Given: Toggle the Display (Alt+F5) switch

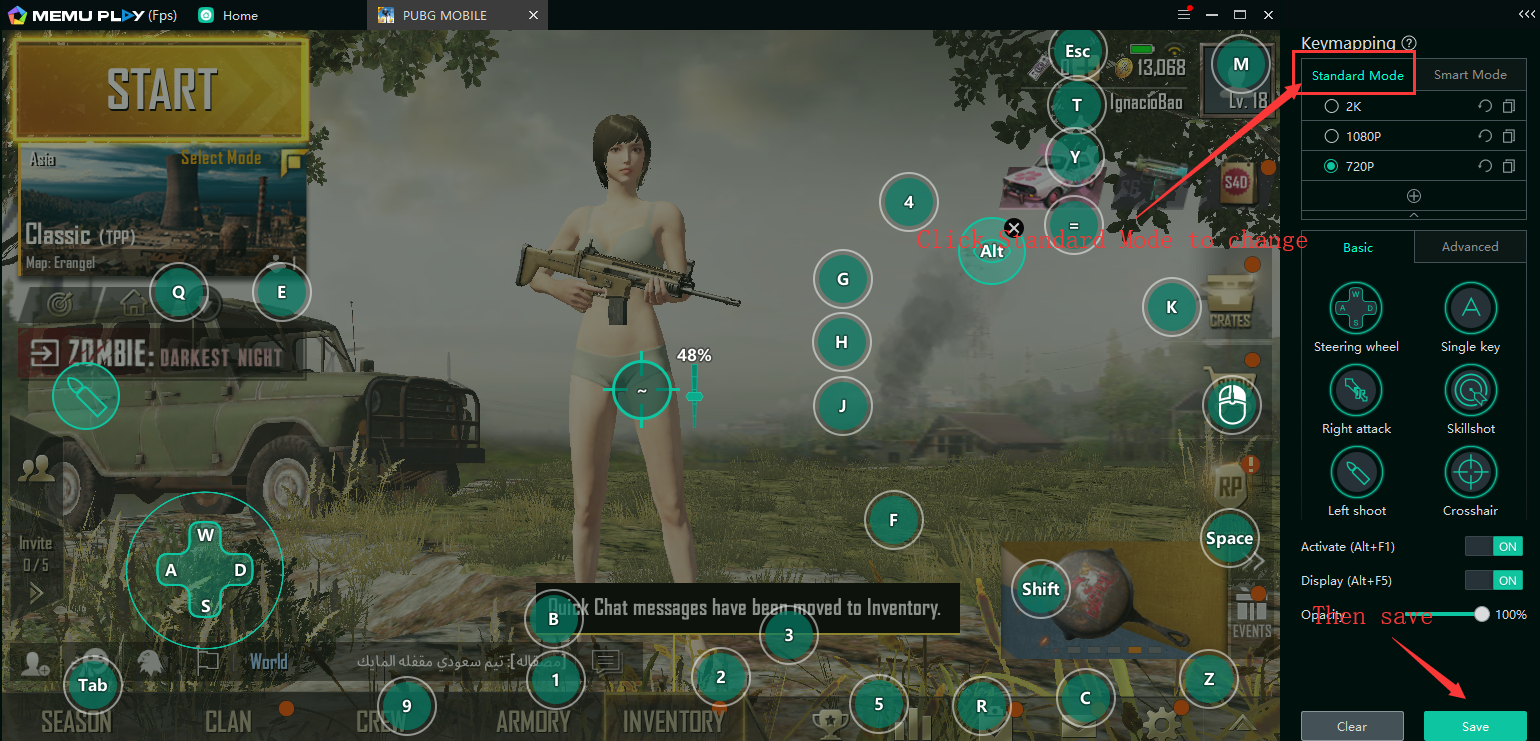Looking at the screenshot, I should tap(1493, 581).
